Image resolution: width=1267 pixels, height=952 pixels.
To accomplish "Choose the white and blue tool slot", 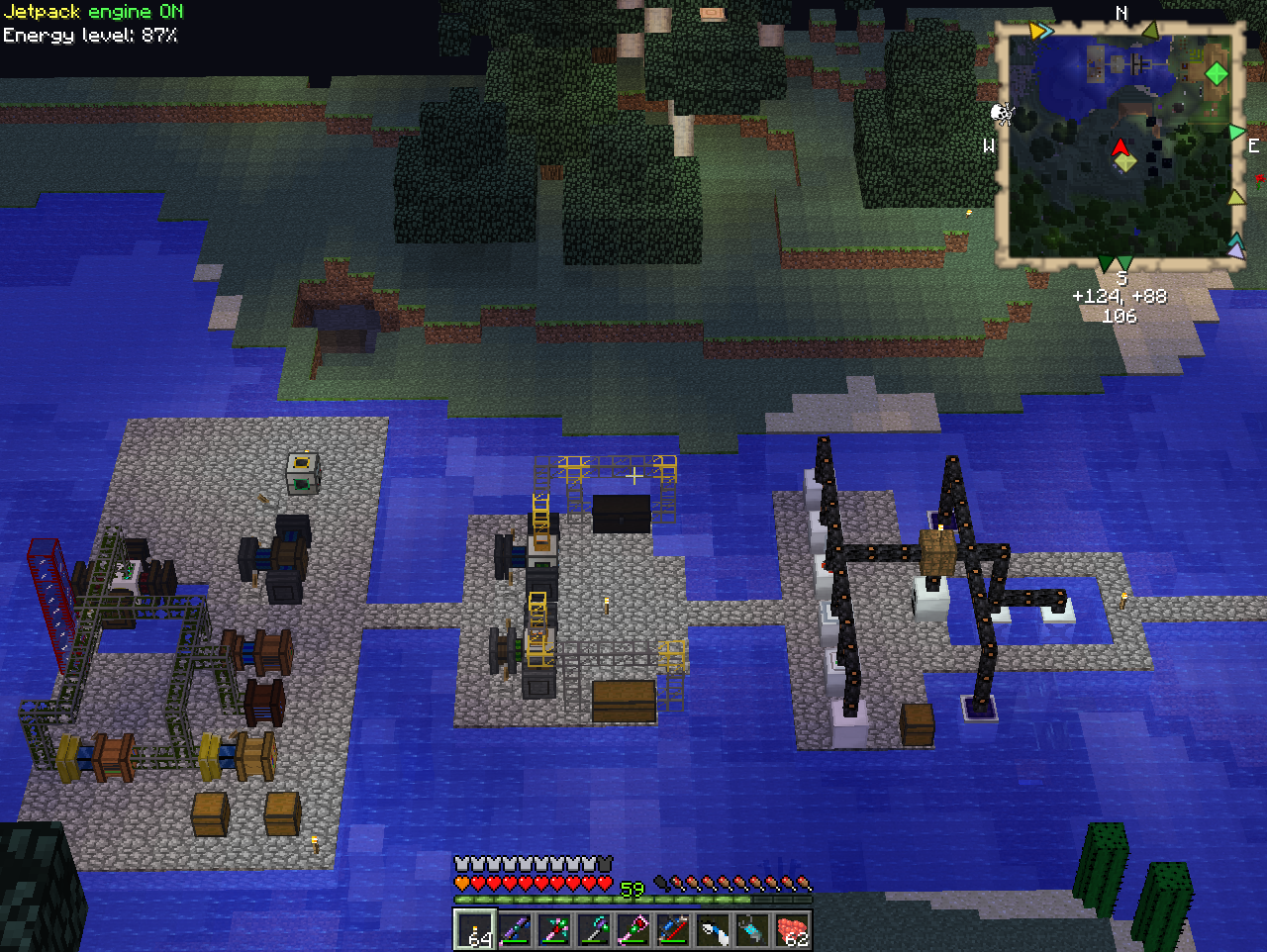I will click(713, 930).
